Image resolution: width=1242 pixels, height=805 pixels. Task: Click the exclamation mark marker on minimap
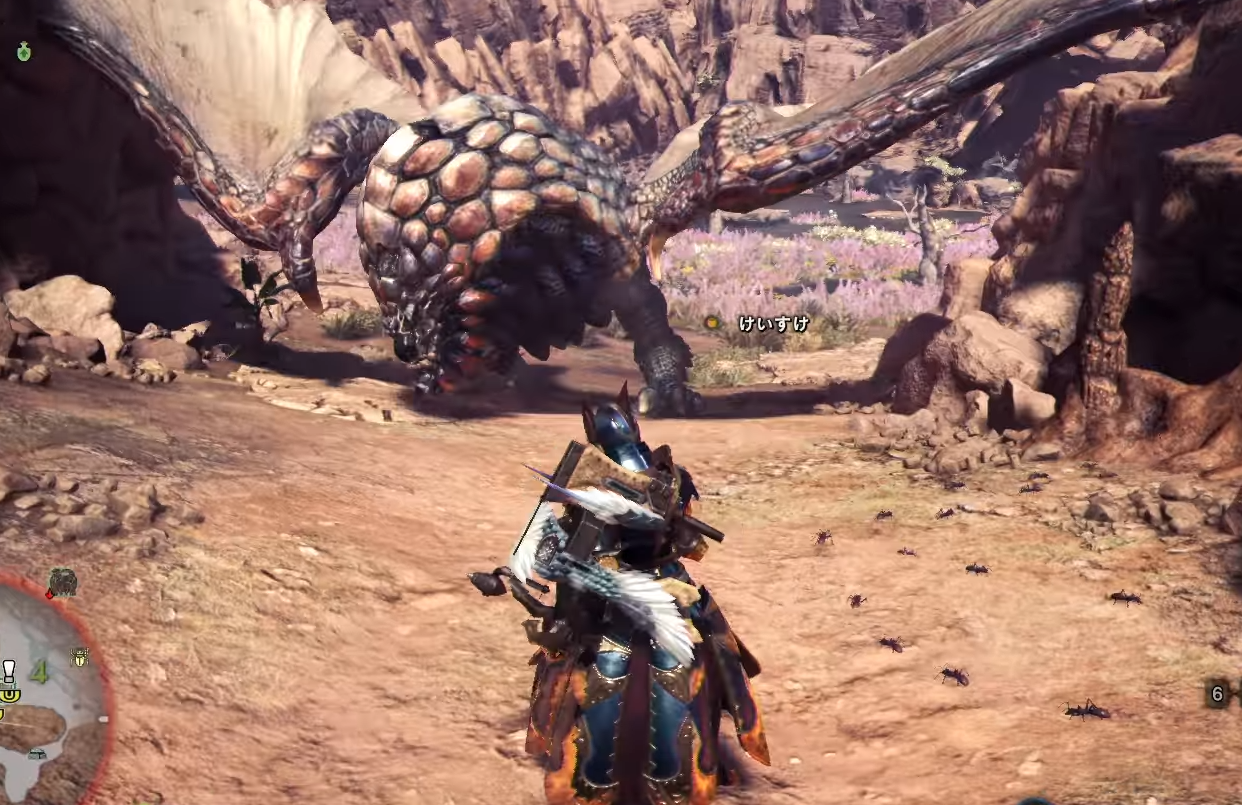[9, 671]
